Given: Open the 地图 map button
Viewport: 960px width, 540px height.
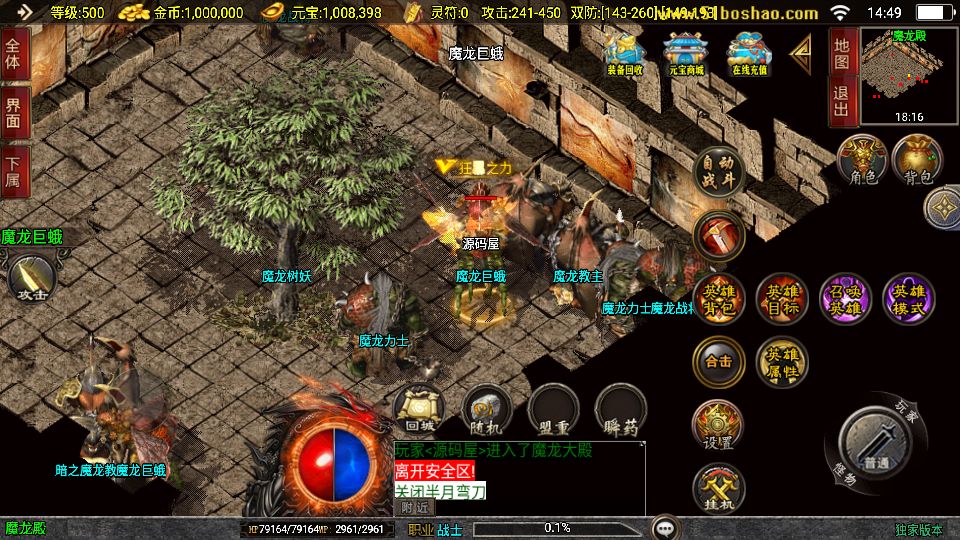Looking at the screenshot, I should (x=842, y=52).
